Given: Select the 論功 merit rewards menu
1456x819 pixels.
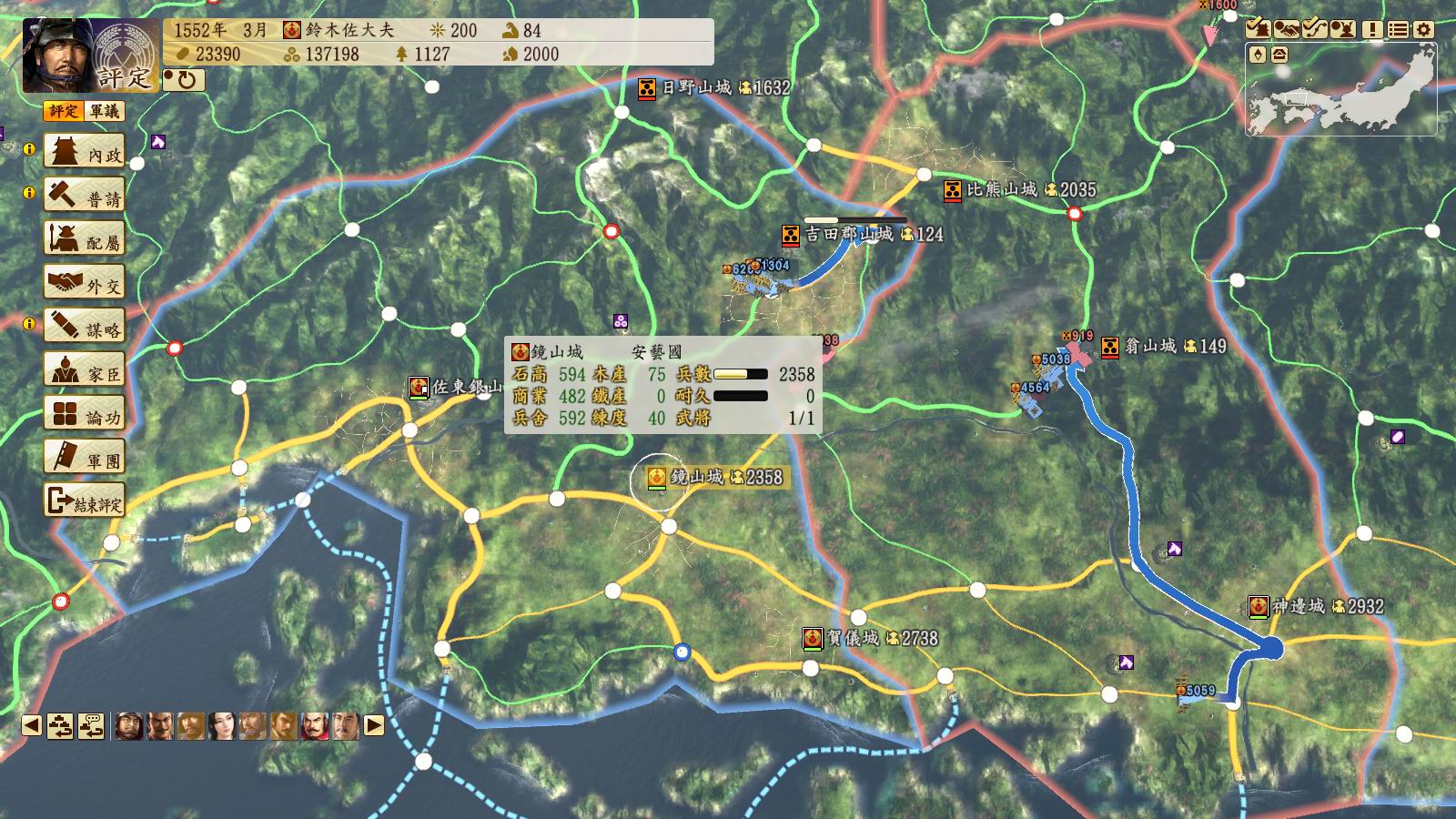Looking at the screenshot, I should (85, 414).
